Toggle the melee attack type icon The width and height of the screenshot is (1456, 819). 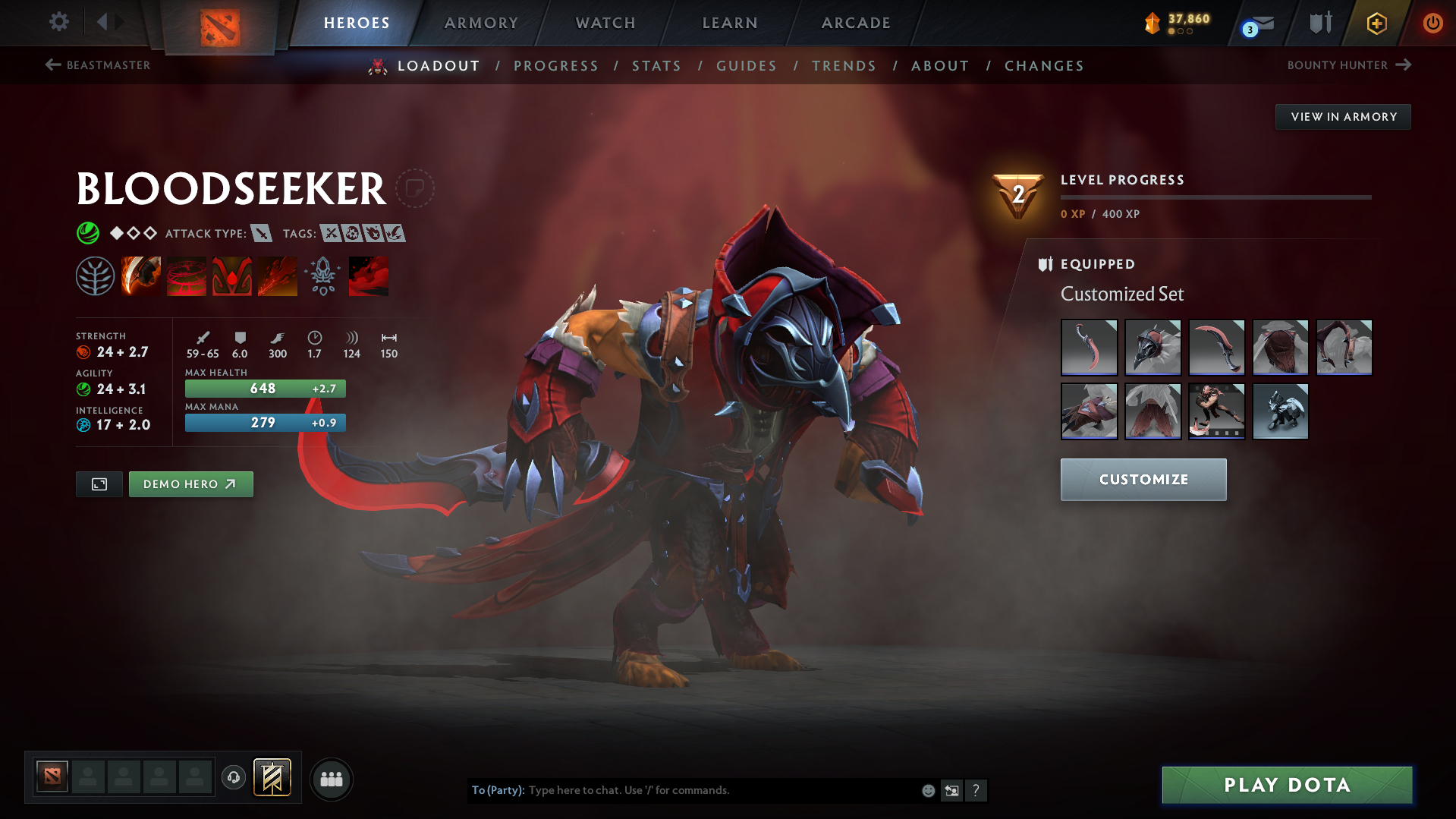point(263,234)
